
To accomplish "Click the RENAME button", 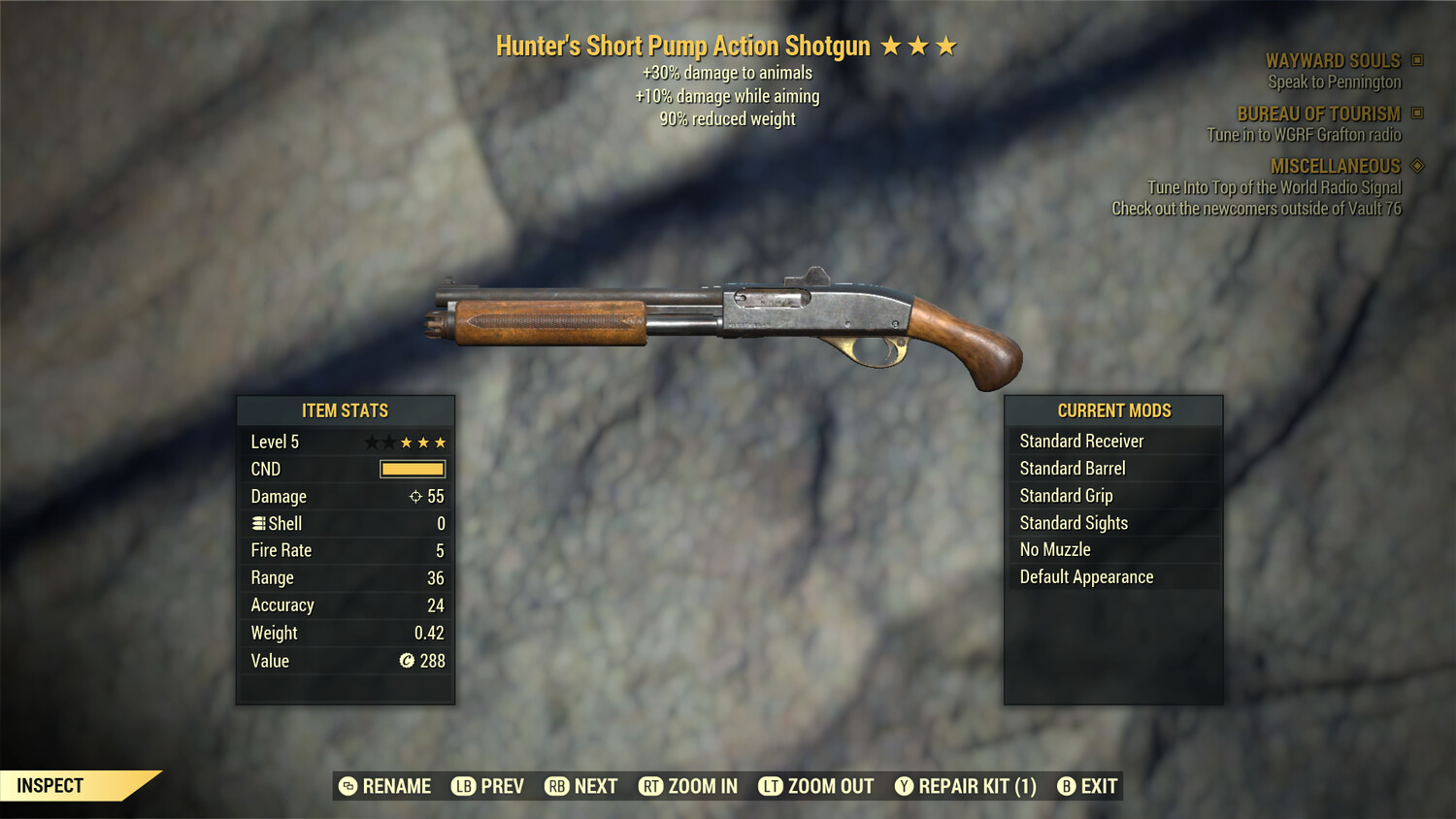I will pyautogui.click(x=385, y=786).
